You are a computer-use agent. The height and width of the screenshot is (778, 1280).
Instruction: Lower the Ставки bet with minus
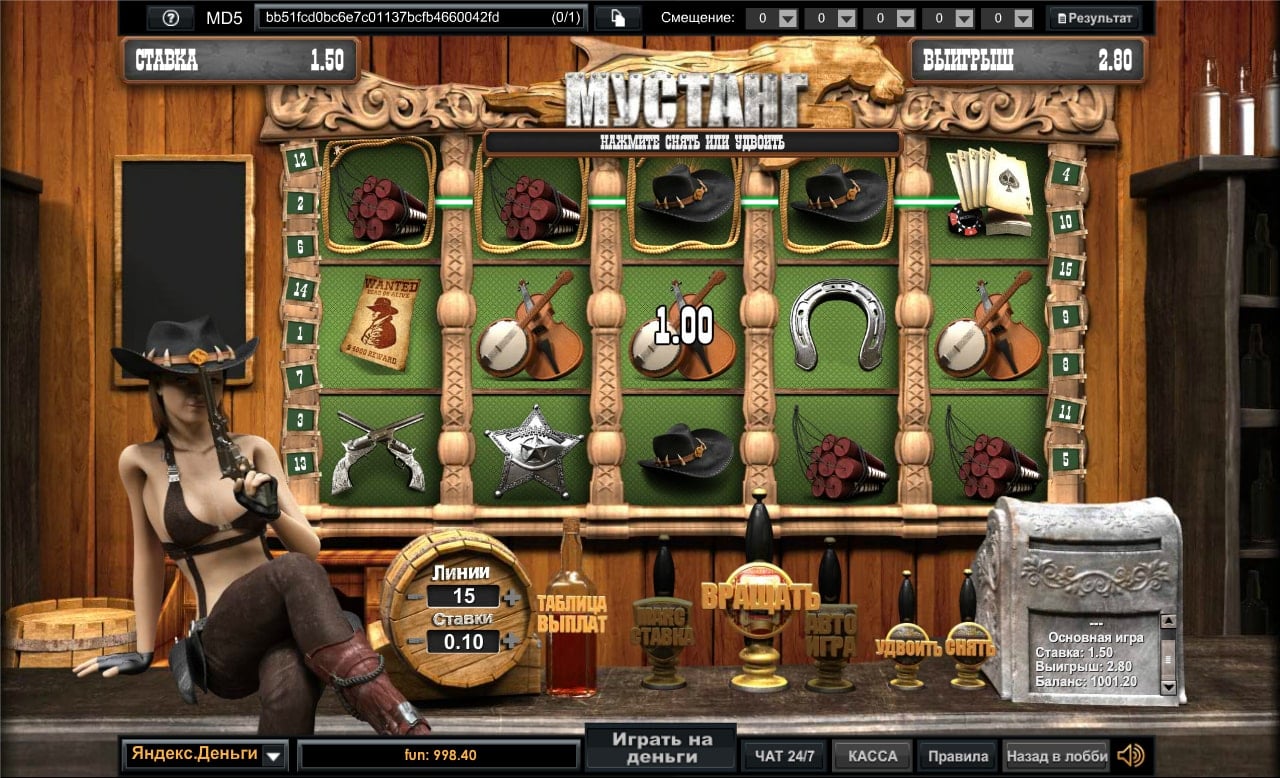pyautogui.click(x=414, y=642)
